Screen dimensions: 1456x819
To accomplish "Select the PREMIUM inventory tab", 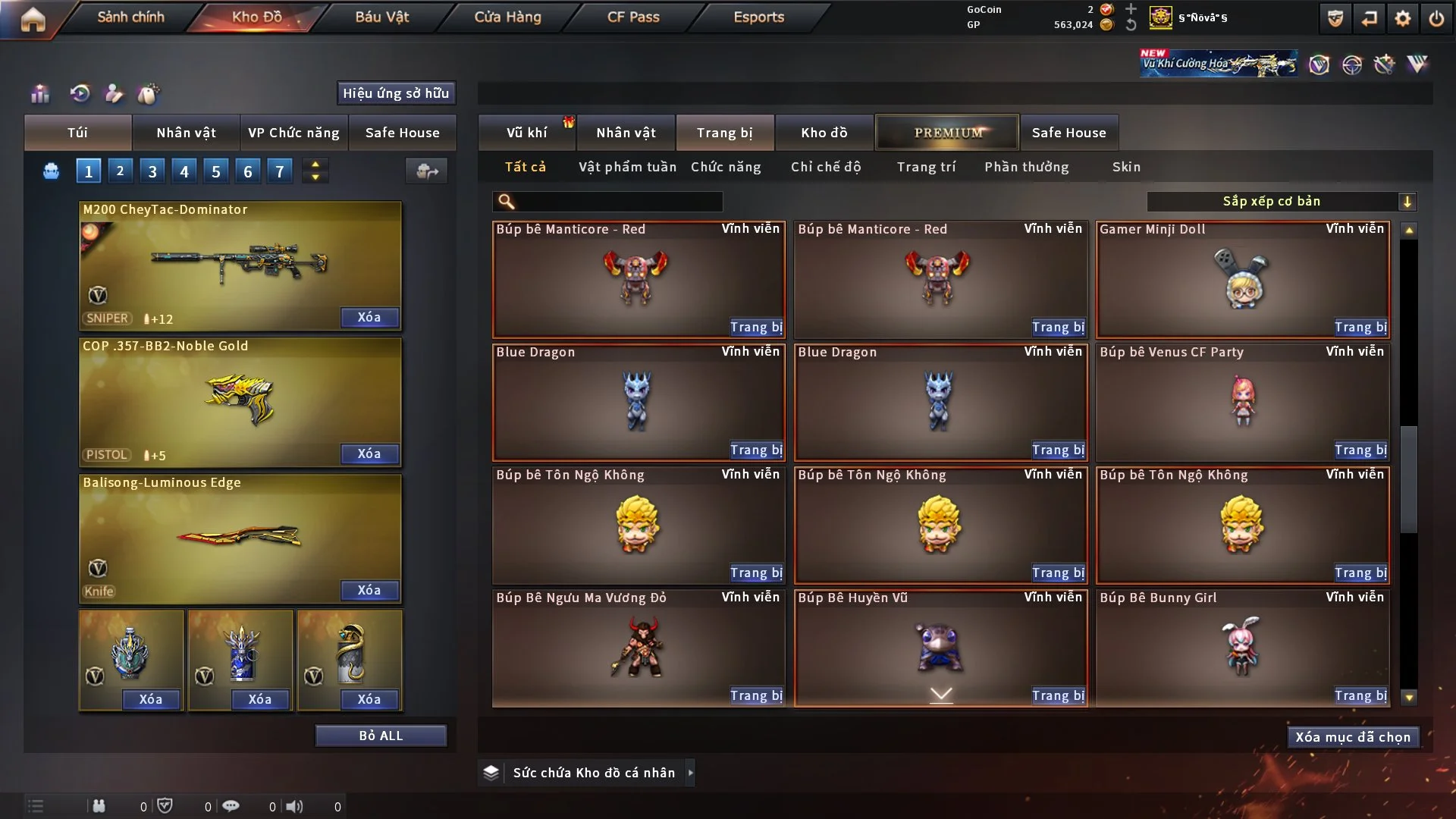I will point(947,133).
